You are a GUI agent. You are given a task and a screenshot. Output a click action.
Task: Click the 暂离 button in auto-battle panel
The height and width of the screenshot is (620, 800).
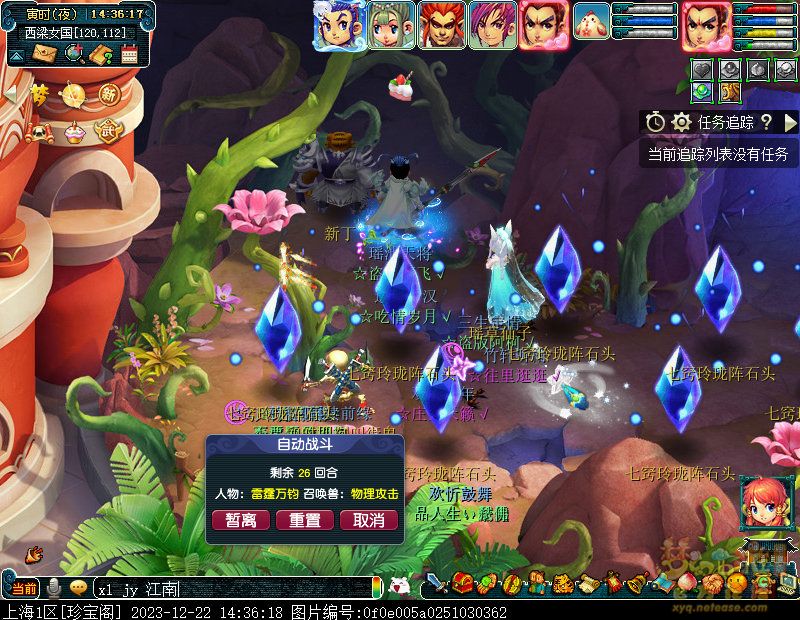tap(241, 520)
